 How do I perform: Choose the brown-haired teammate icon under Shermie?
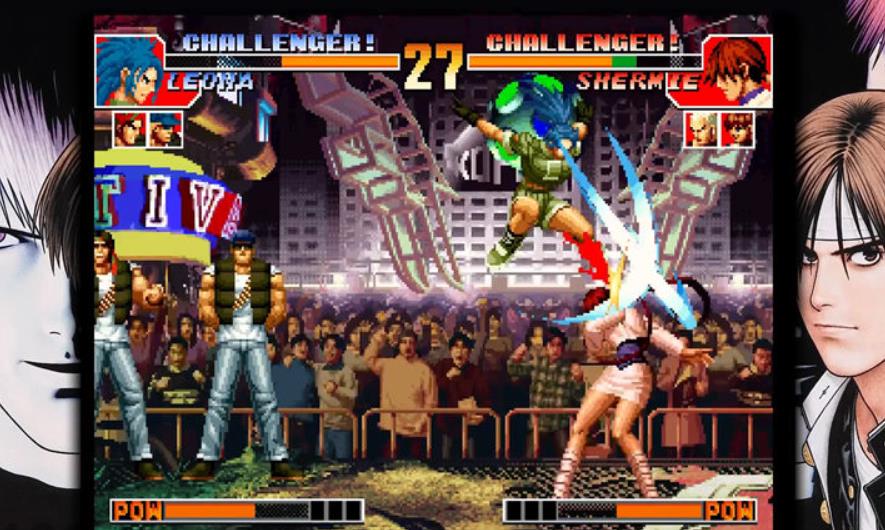pyautogui.click(x=738, y=129)
